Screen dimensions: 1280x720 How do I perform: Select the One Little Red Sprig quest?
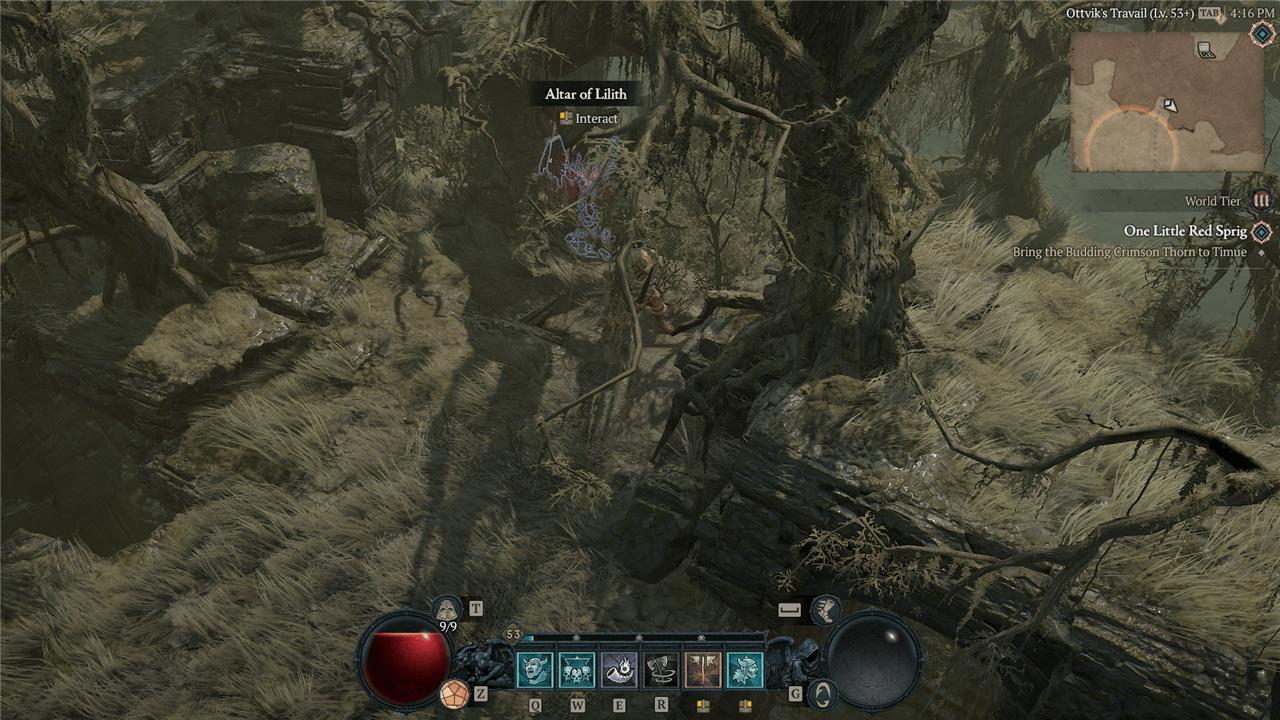pos(1185,231)
